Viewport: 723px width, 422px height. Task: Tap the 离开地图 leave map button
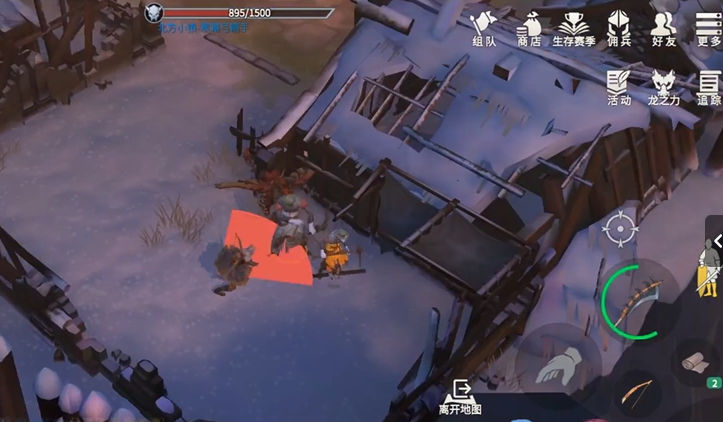pyautogui.click(x=460, y=397)
